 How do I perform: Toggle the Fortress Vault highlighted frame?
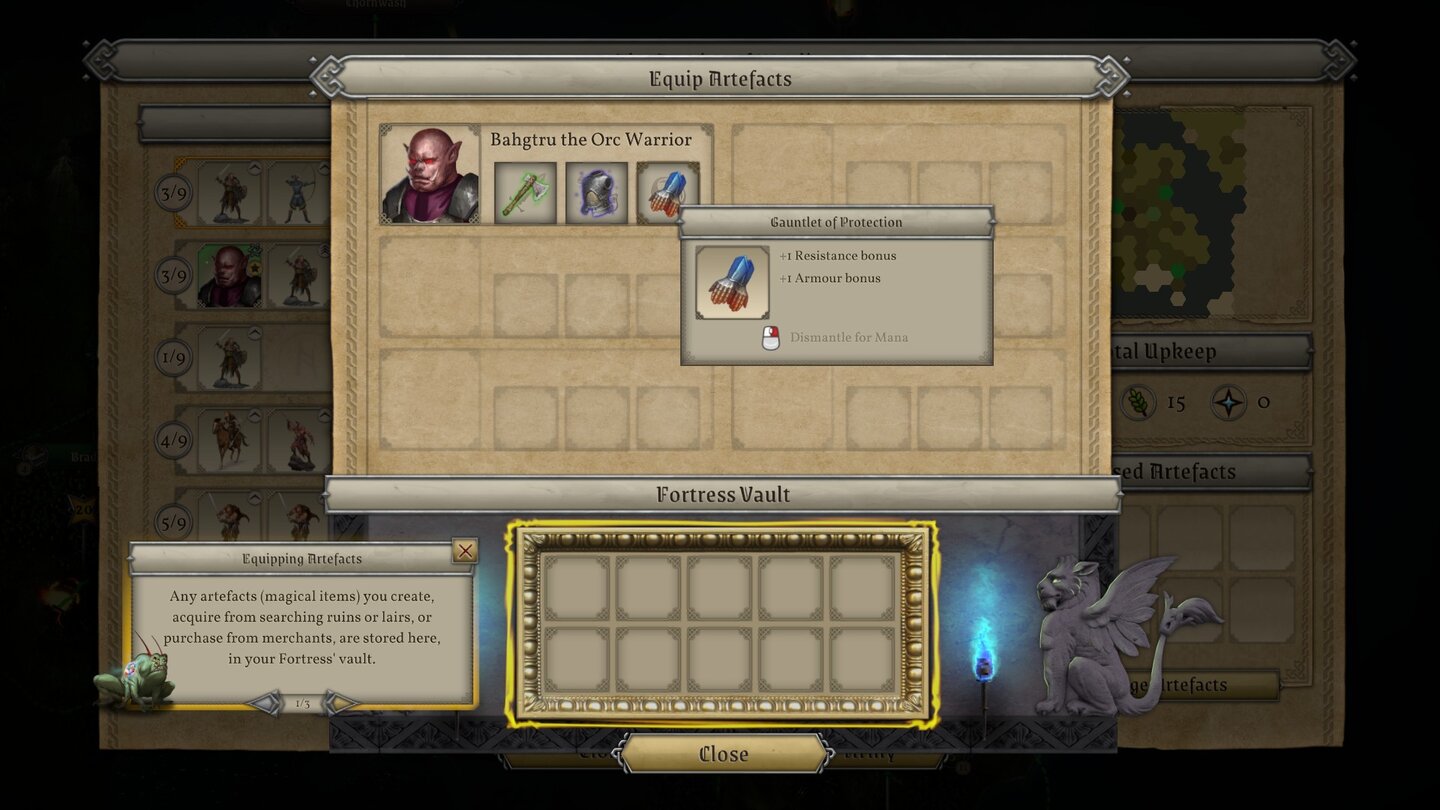click(x=722, y=620)
